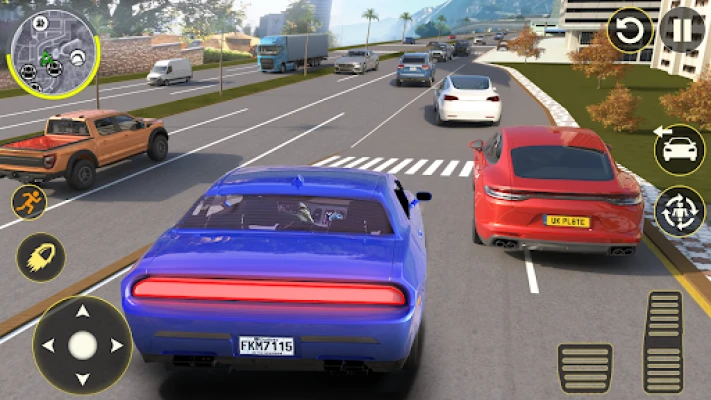Hit the brake pedal

tap(585, 368)
